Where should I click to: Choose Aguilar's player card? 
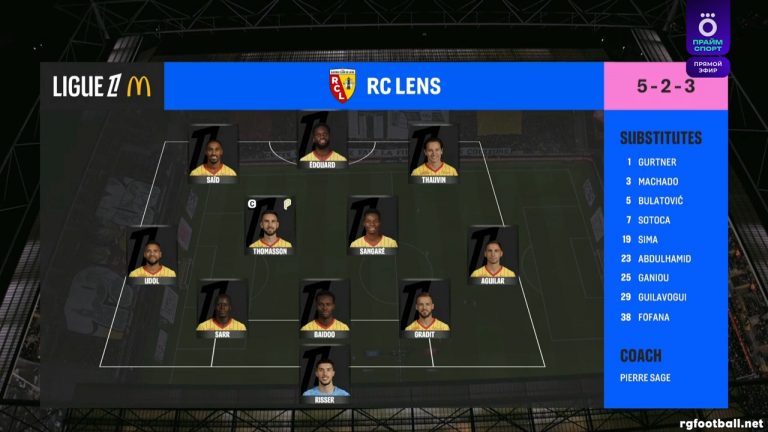click(493, 256)
